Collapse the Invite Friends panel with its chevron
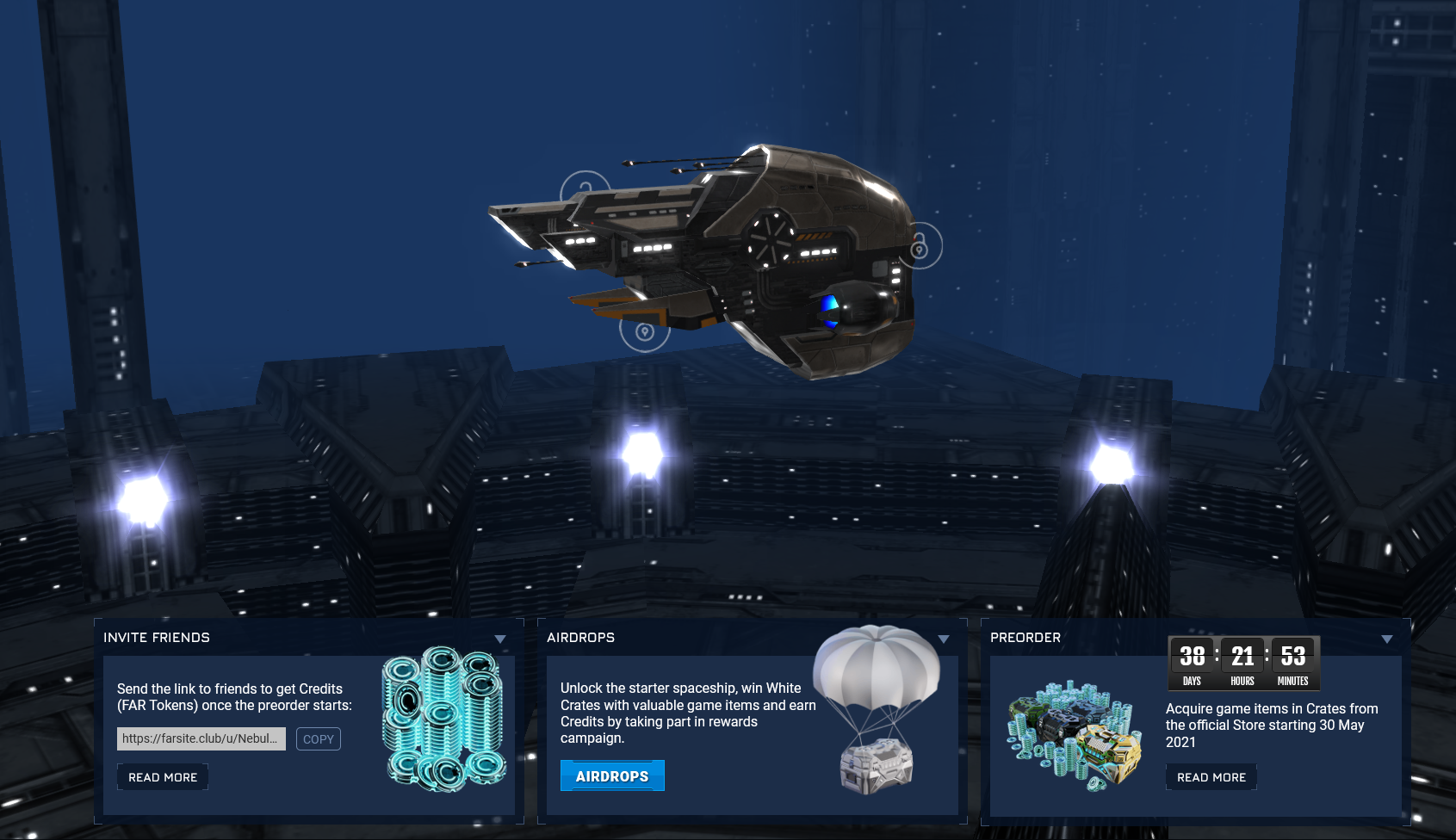The width and height of the screenshot is (1456, 840). pyautogui.click(x=500, y=638)
